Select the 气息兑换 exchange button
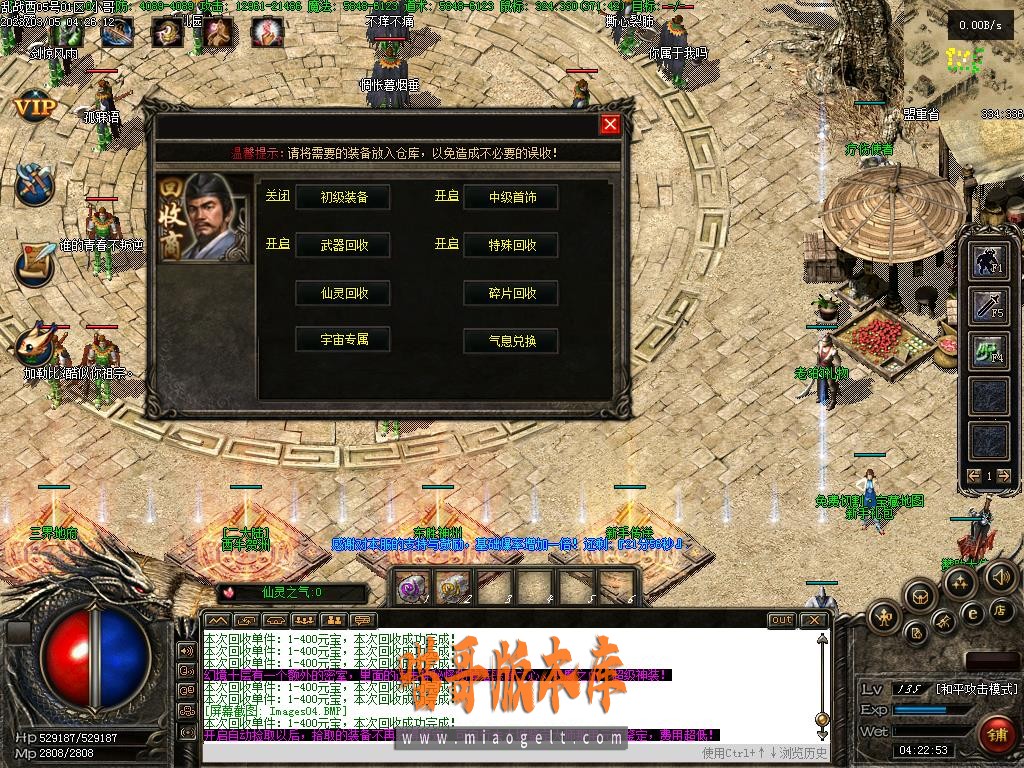This screenshot has height=768, width=1024. (x=512, y=340)
